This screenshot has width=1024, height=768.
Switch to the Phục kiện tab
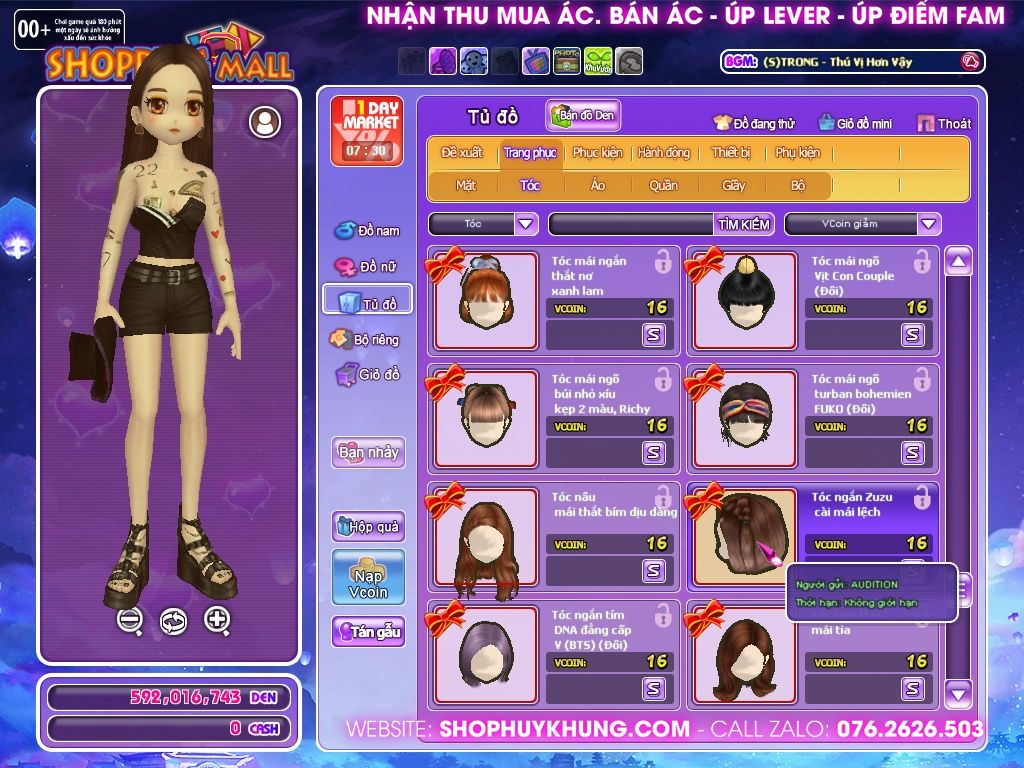(x=597, y=153)
